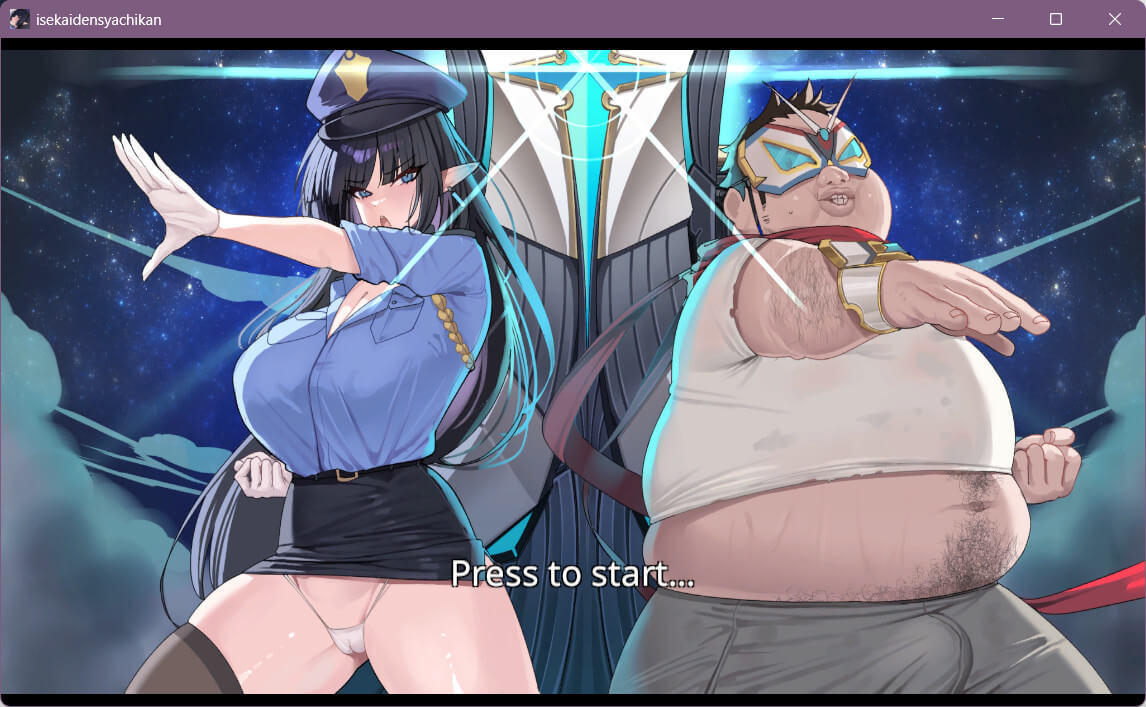Maximize the game window
The height and width of the screenshot is (707, 1146).
1056,19
